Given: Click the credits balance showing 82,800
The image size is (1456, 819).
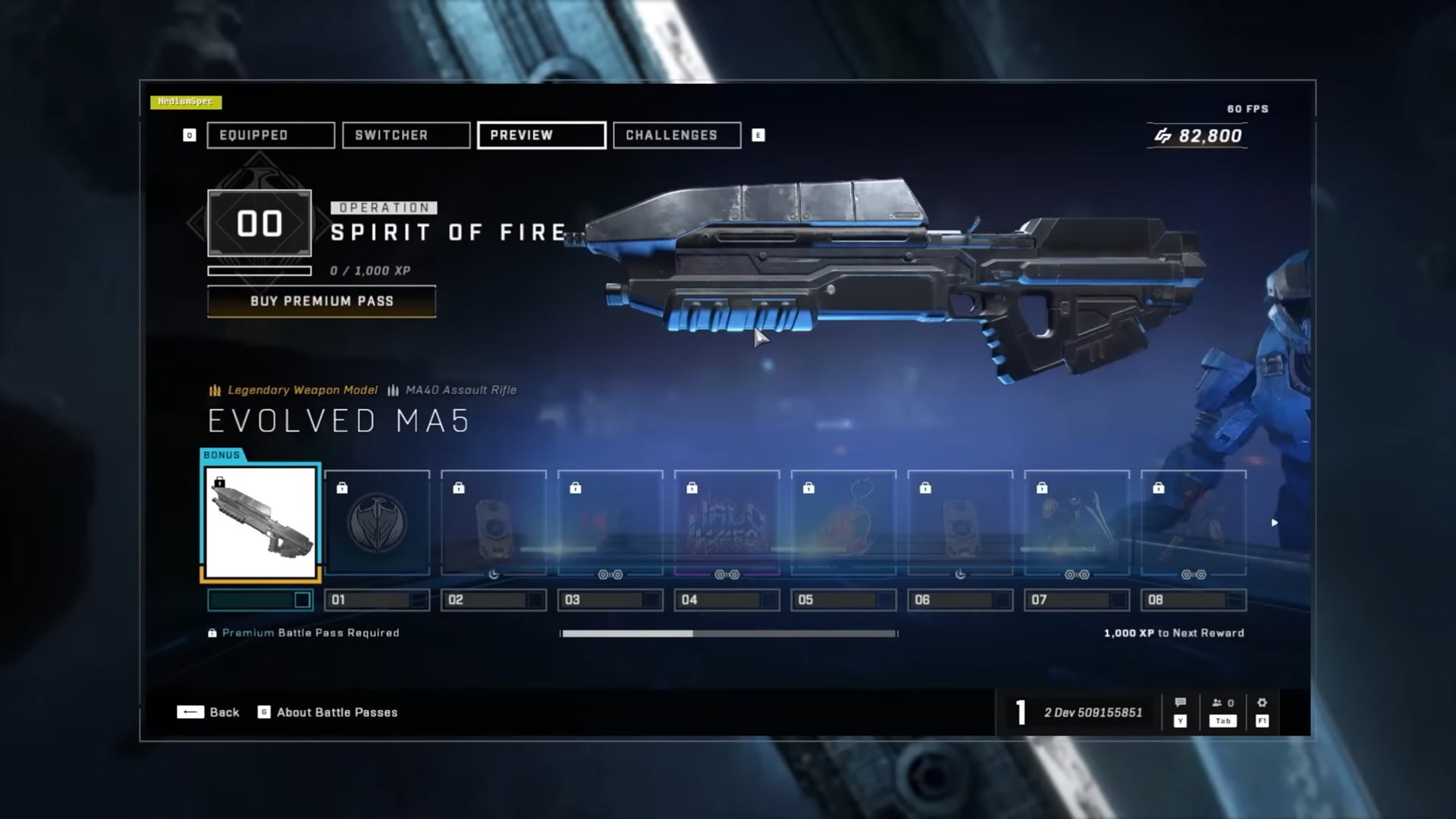Looking at the screenshot, I should [1197, 136].
